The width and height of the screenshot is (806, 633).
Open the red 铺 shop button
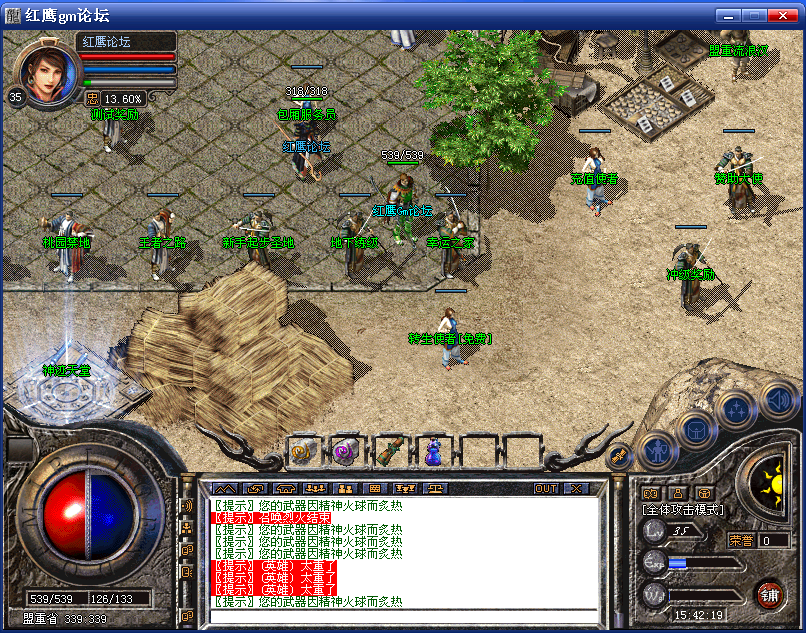[x=769, y=594]
